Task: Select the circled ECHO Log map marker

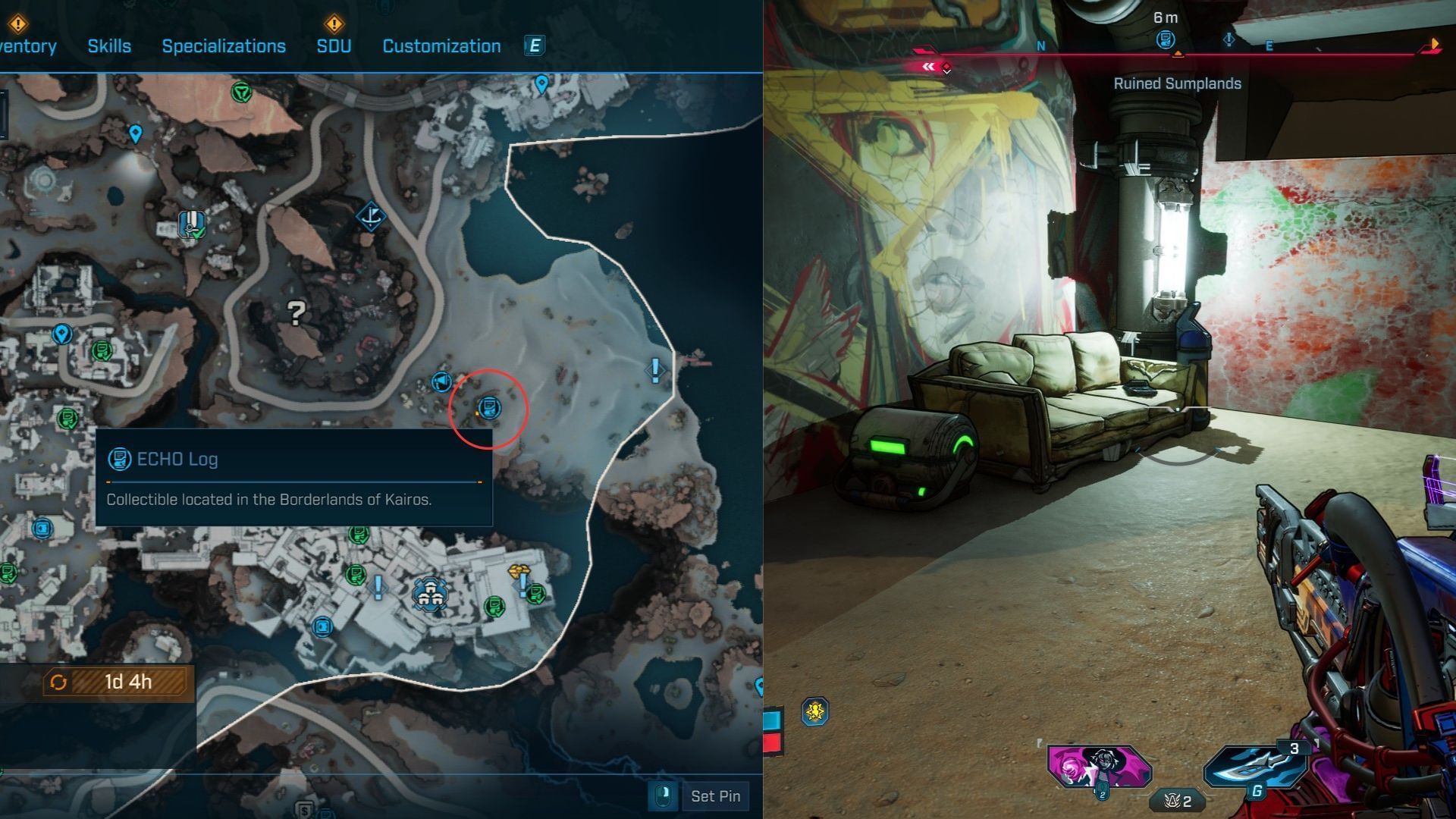Action: click(490, 407)
